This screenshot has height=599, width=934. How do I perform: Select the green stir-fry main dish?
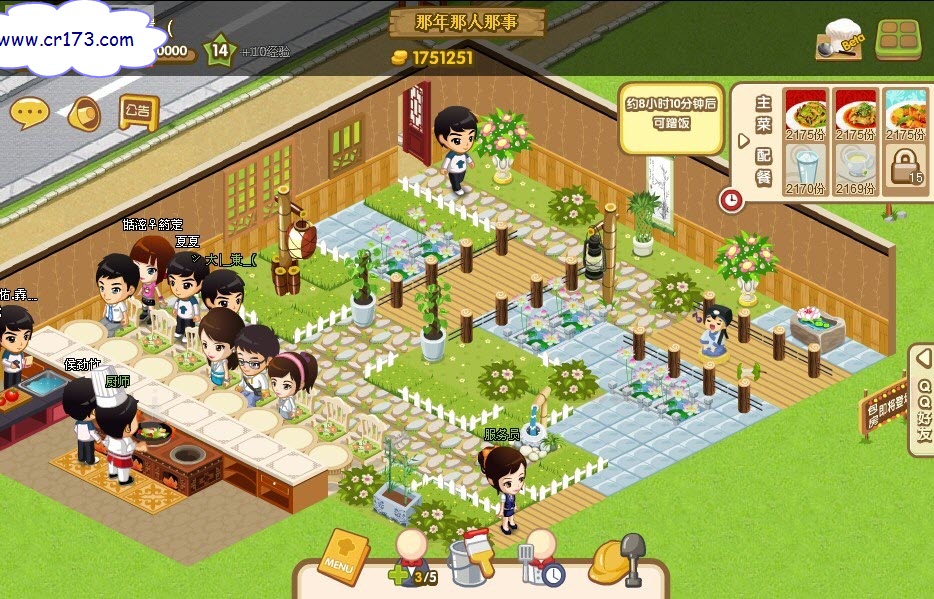(x=805, y=114)
